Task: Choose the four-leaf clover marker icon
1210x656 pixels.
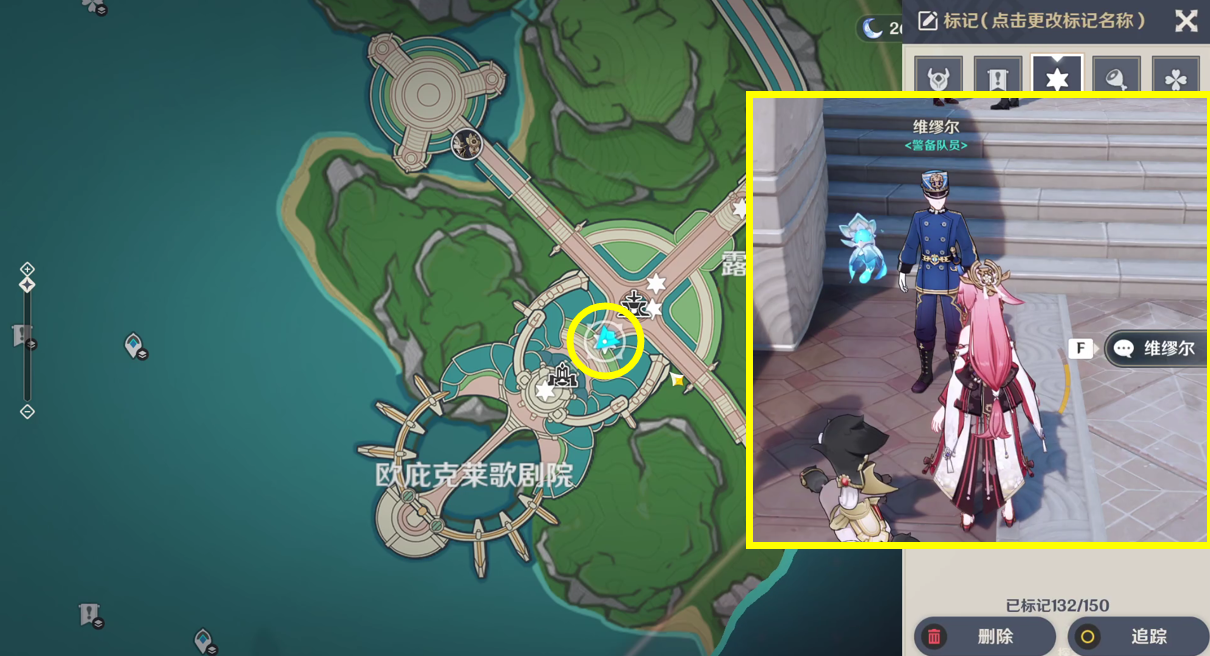Action: pos(1175,77)
